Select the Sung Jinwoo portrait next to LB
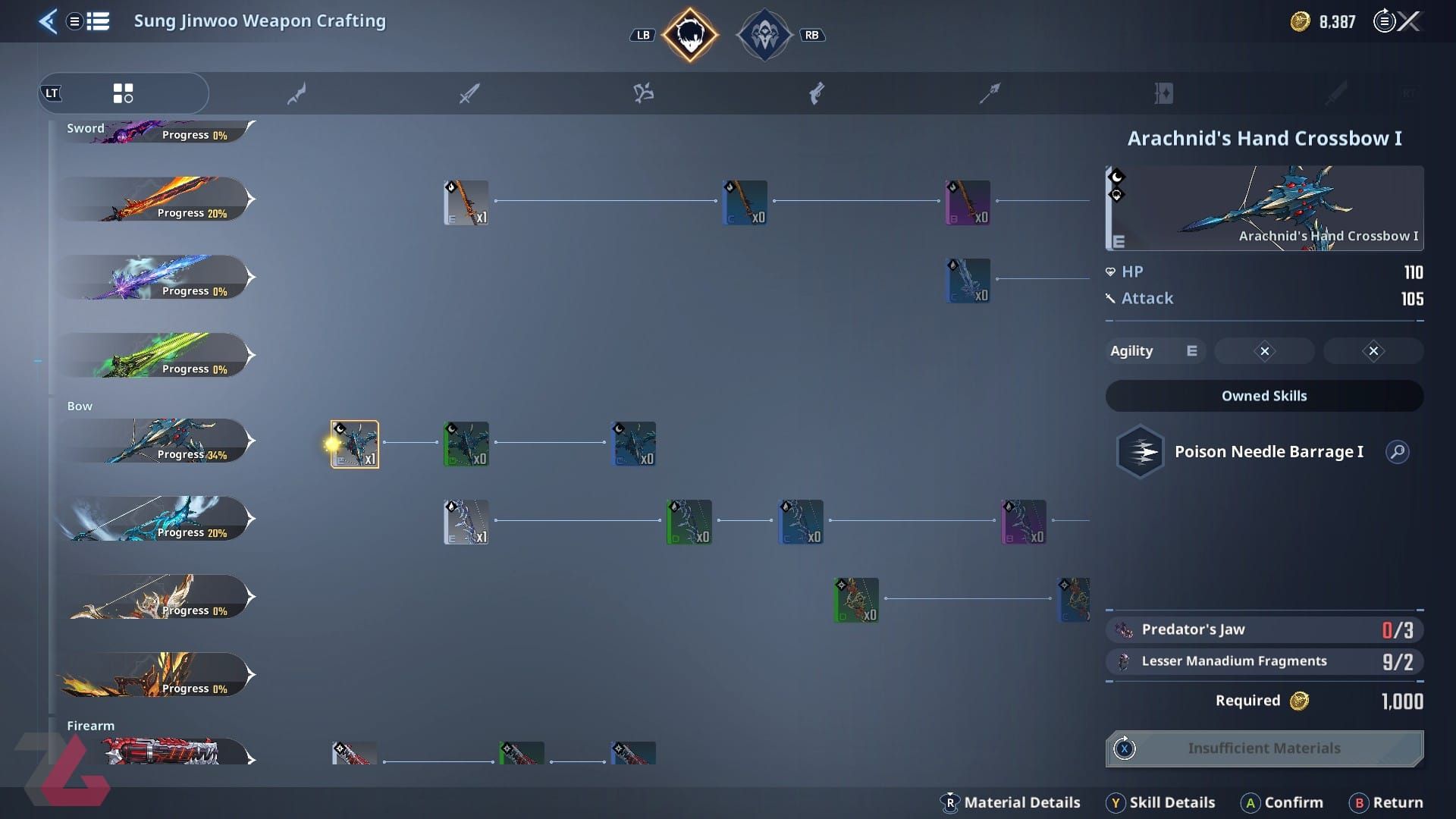This screenshot has height=819, width=1456. click(689, 34)
